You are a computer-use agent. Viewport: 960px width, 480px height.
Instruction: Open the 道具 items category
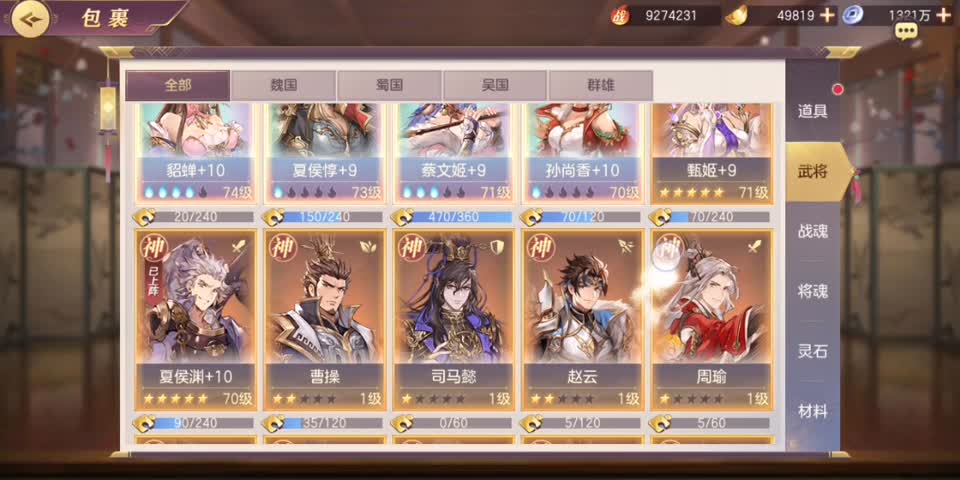pos(812,111)
